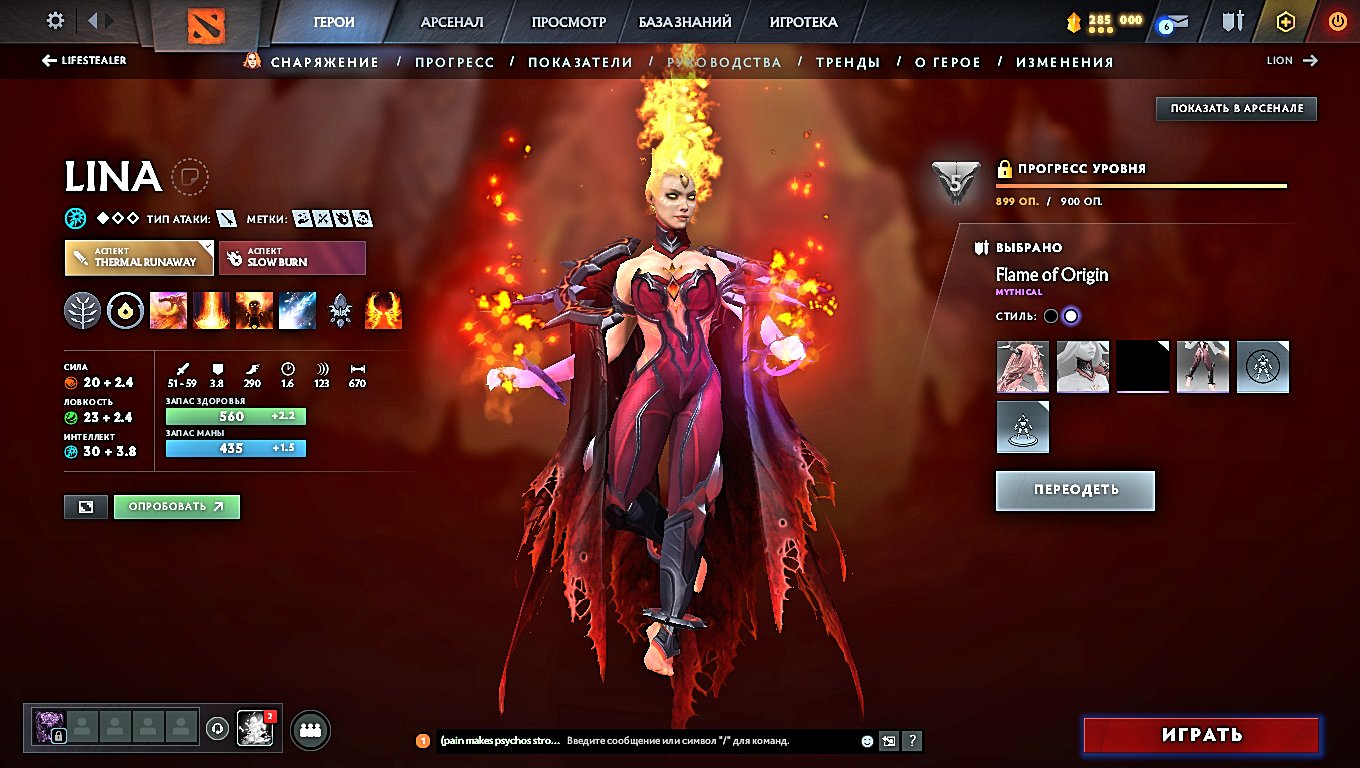Click the Показать в арсенале button
1360x768 pixels.
click(1236, 108)
